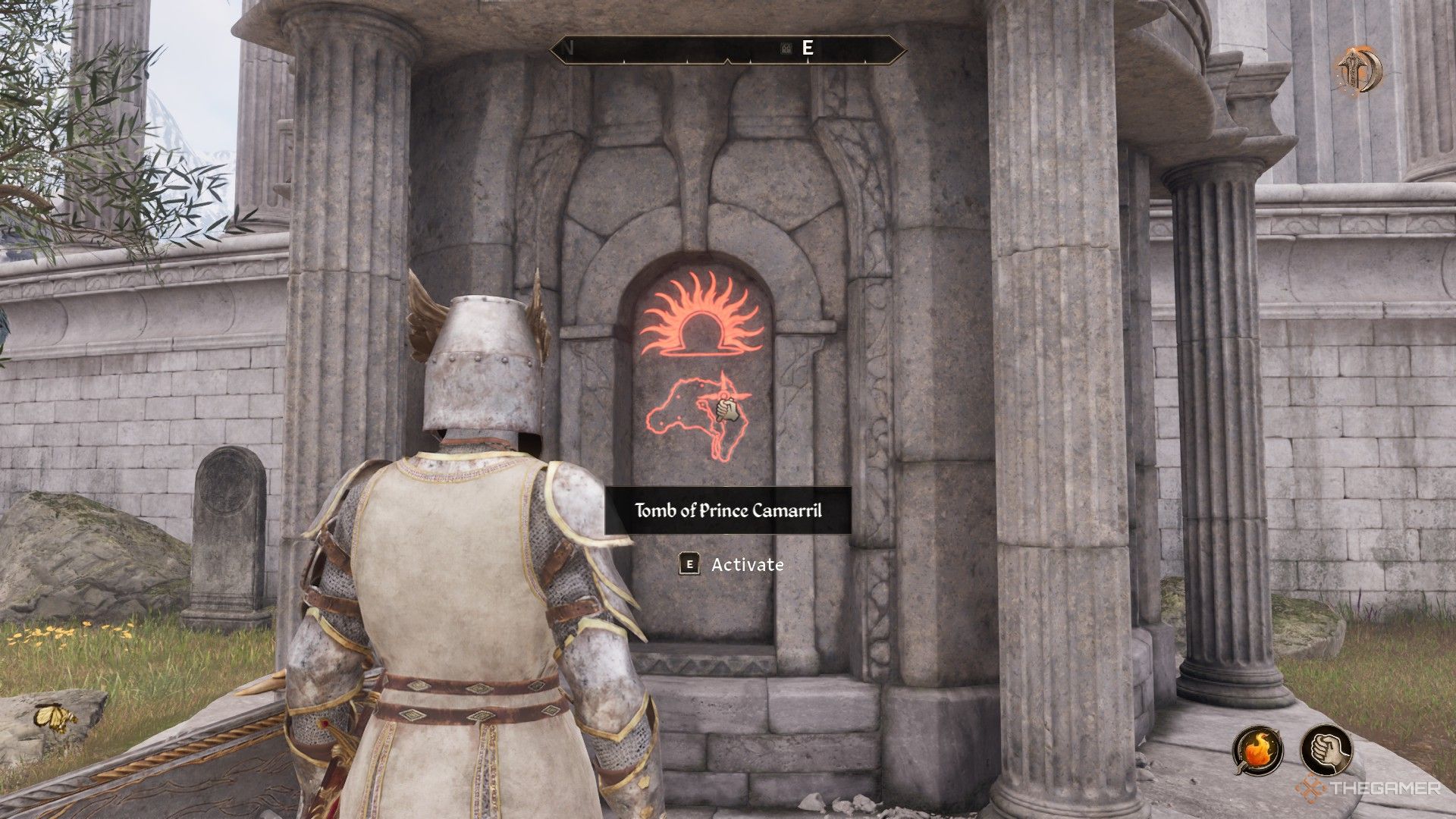Click the bronze emblem icon in the corner
This screenshot has width=1456, height=819.
(1359, 71)
